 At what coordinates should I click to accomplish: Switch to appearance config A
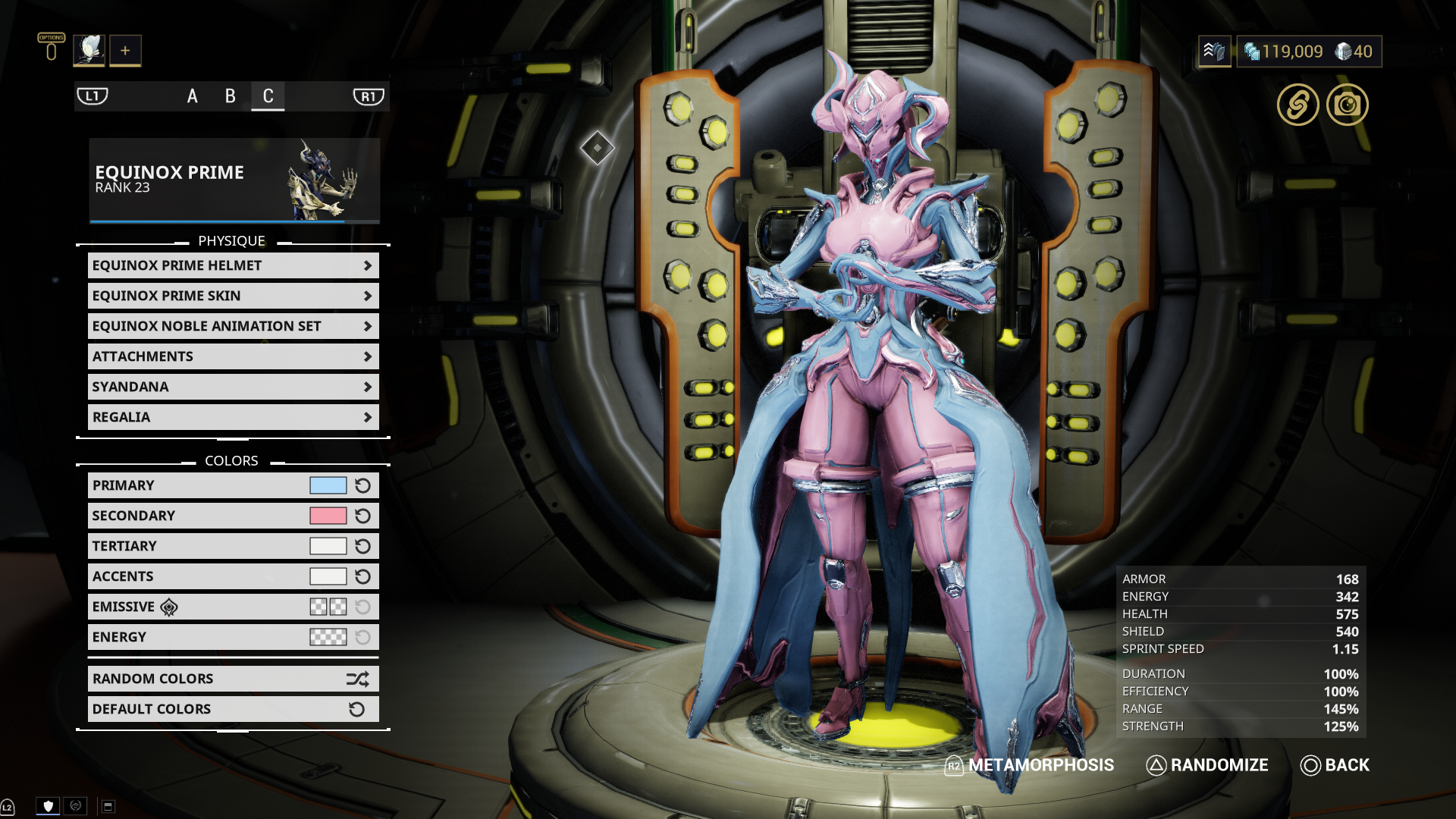coord(193,96)
